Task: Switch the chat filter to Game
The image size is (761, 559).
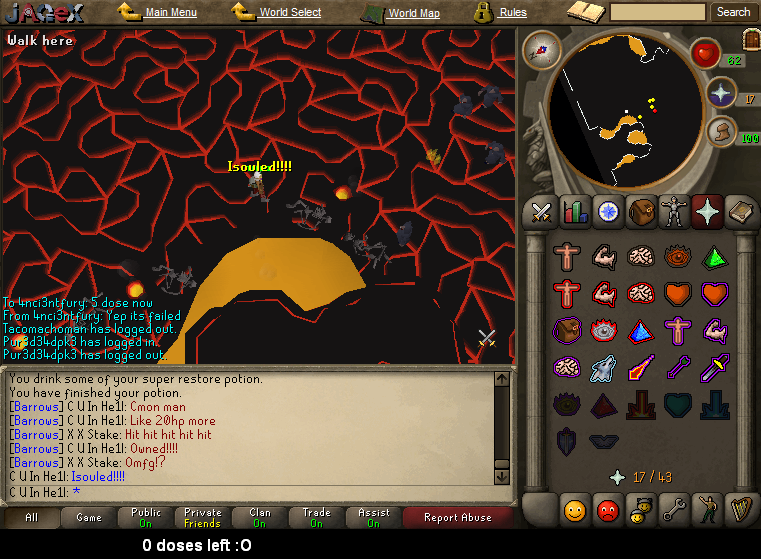Action: (x=89, y=517)
